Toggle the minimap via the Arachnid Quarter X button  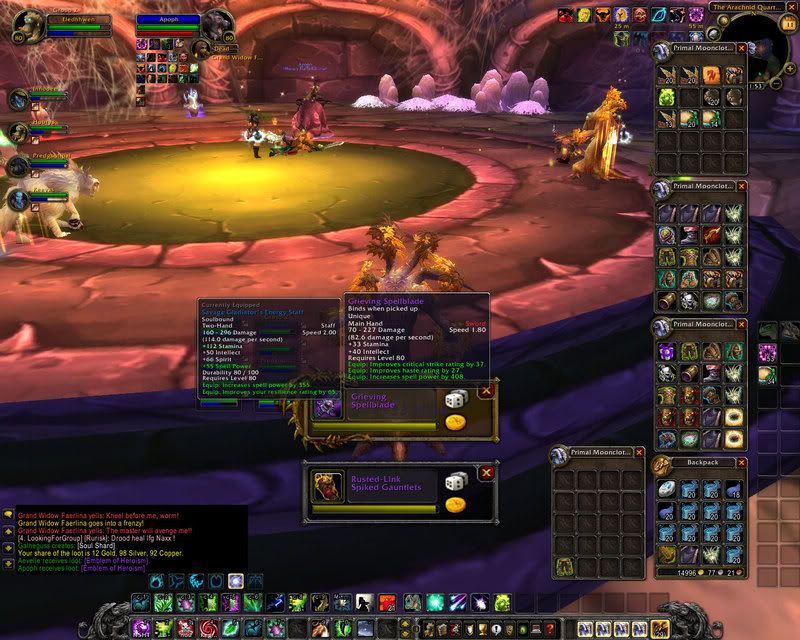793,7
